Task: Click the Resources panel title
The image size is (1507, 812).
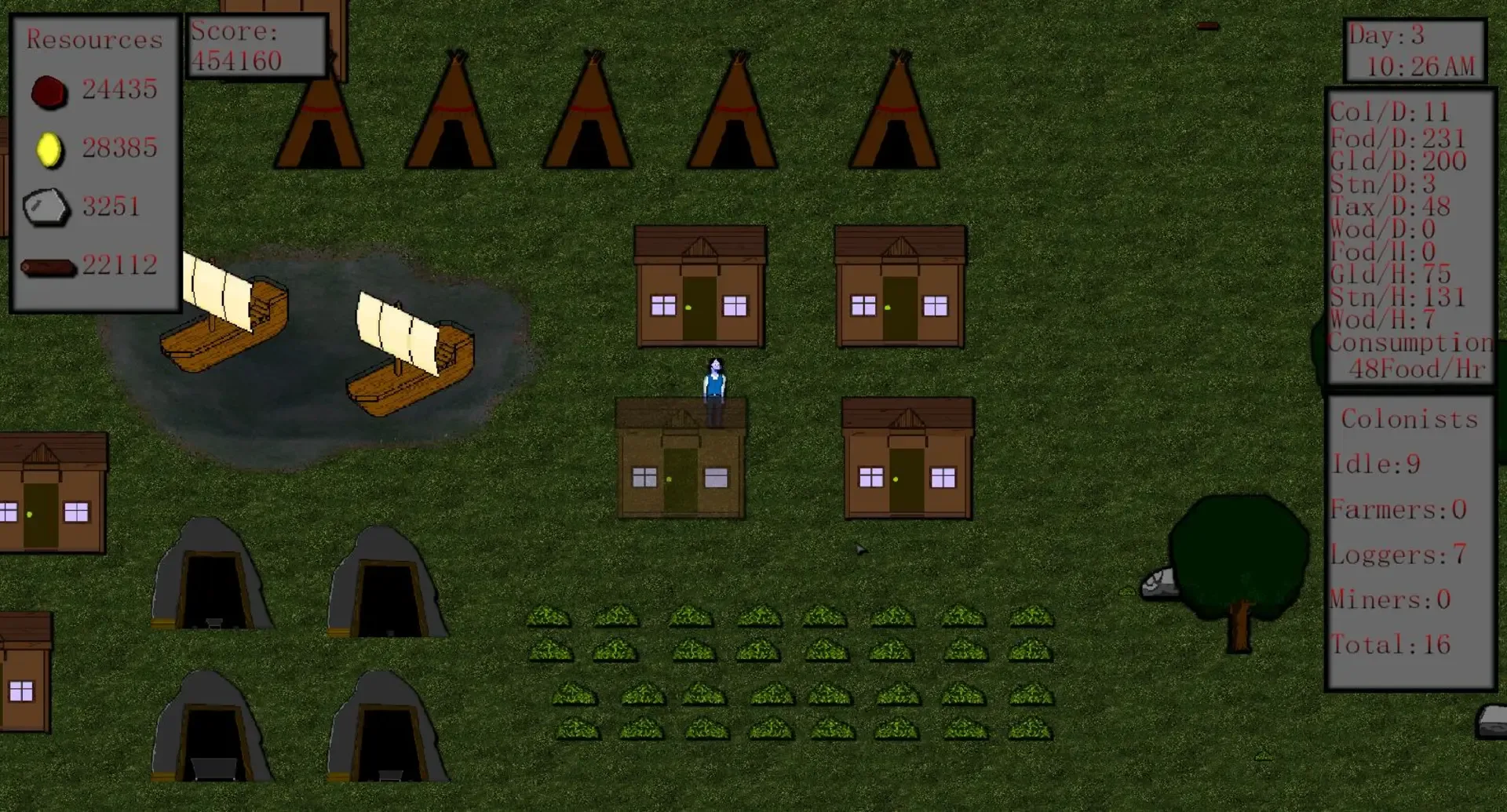Action: (x=94, y=39)
